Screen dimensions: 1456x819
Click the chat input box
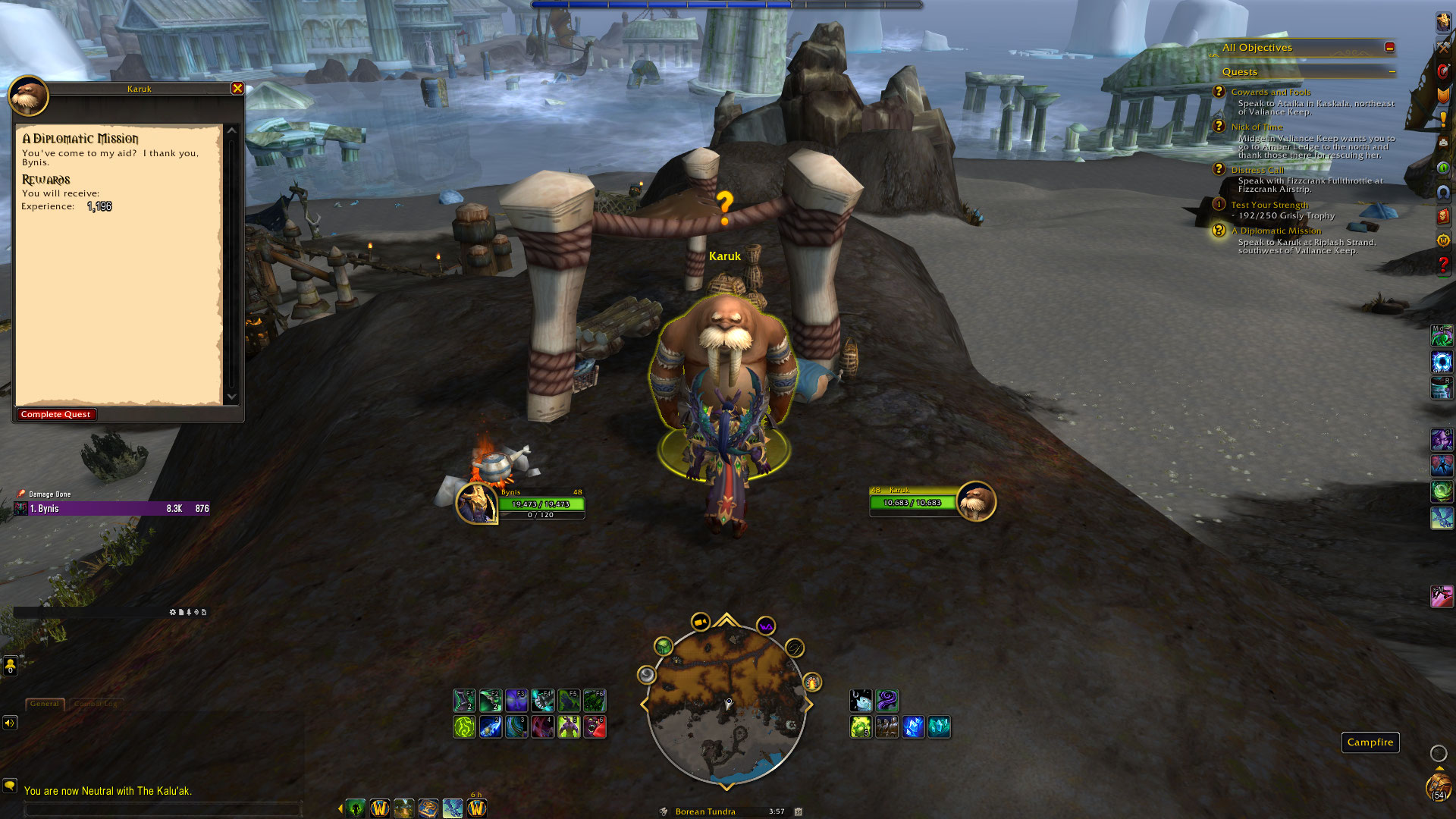pos(163,809)
